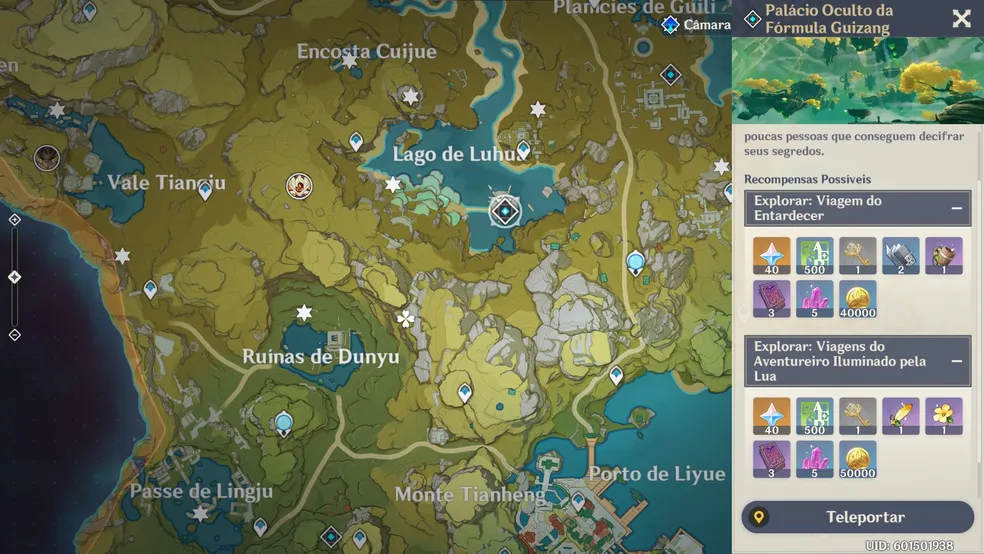Viewport: 984px width, 554px height.
Task: Select the 40000 Mora reward icon
Action: [857, 299]
